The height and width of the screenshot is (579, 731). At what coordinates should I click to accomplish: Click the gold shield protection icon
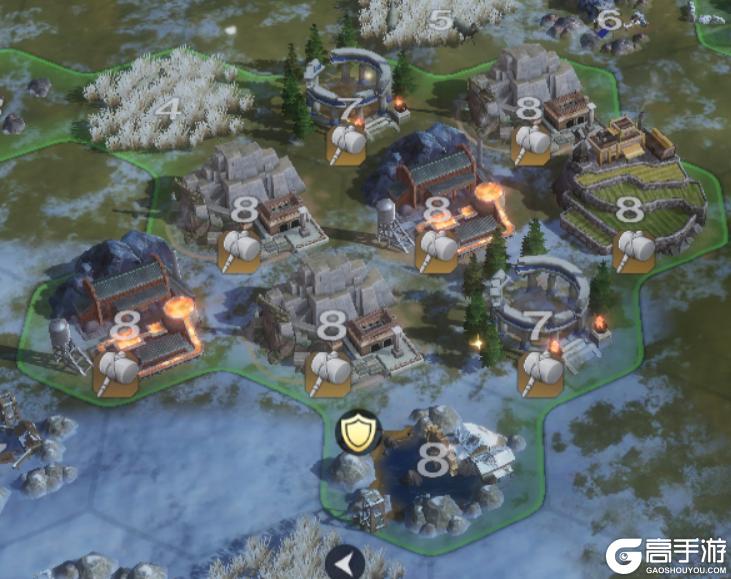click(x=354, y=432)
